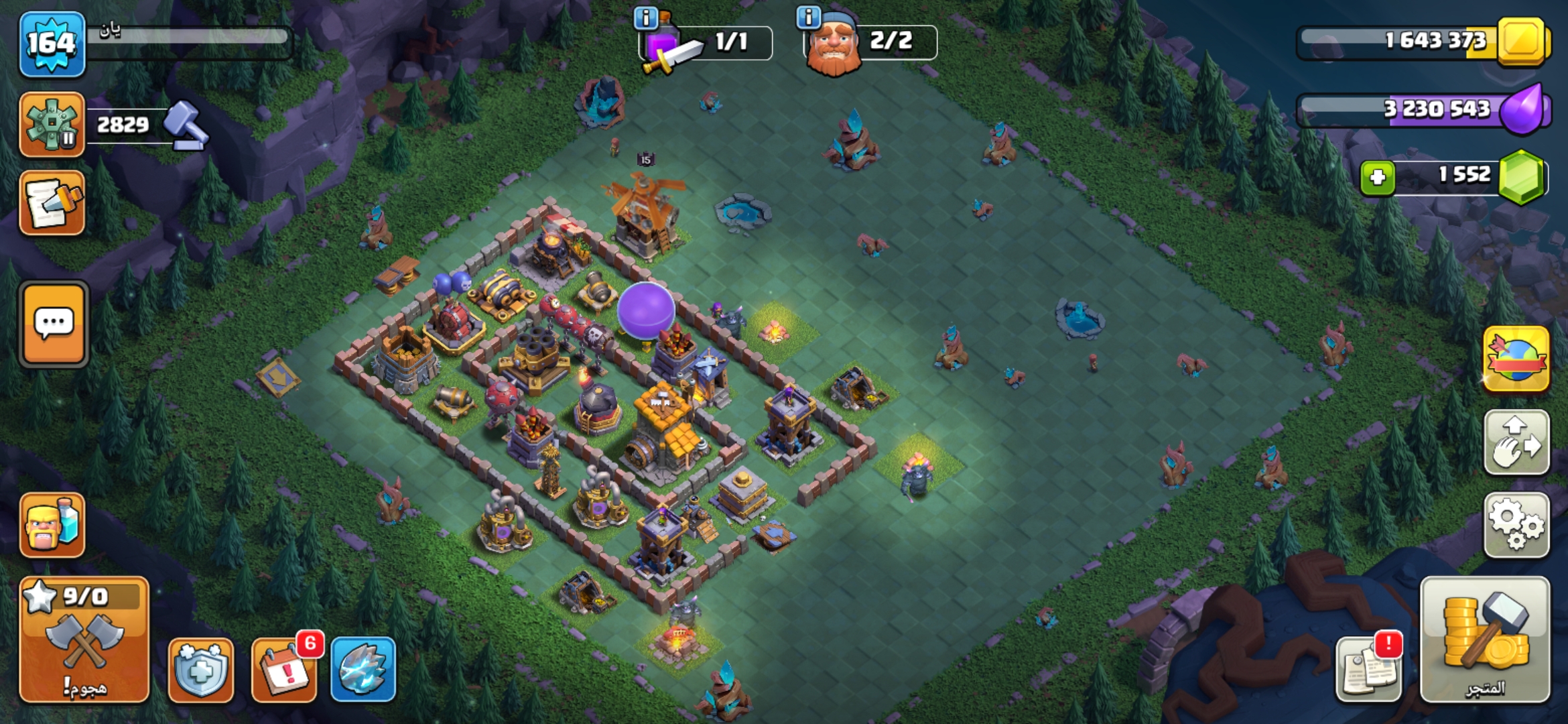Image resolution: width=1568 pixels, height=724 pixels.
Task: Start an attack with the crossed axes button
Action: [x=84, y=640]
